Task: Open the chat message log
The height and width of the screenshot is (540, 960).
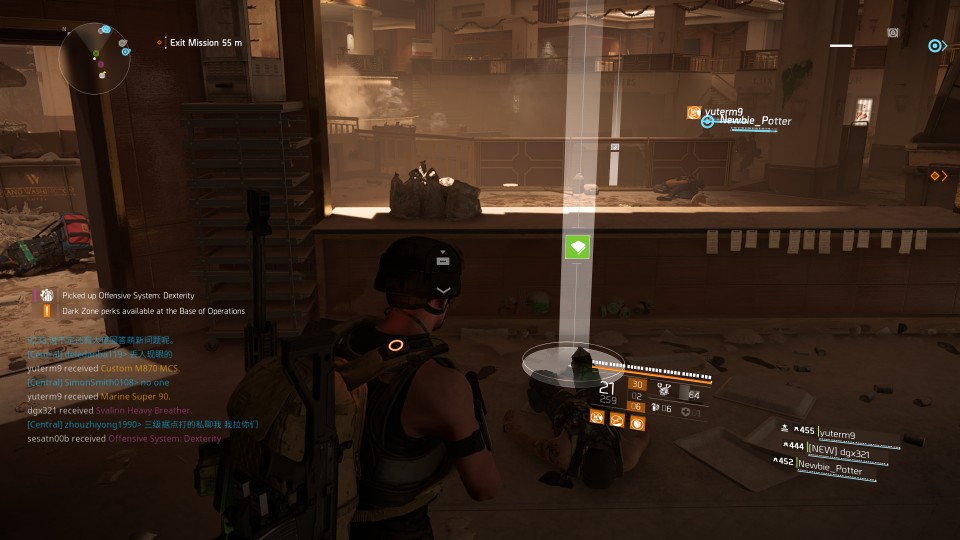Action: pyautogui.click(x=140, y=396)
